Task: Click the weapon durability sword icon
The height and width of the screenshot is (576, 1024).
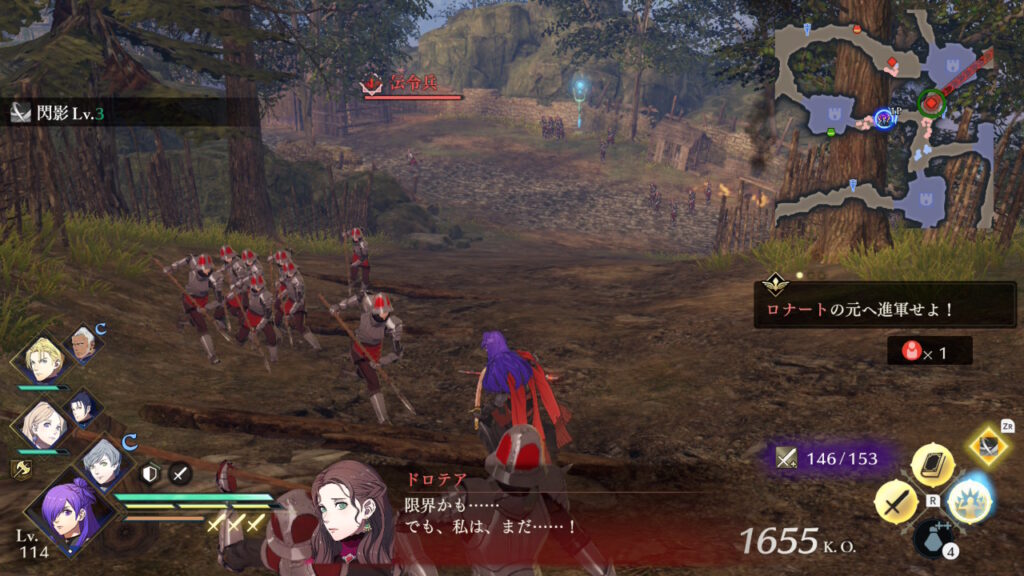Action: 787,459
